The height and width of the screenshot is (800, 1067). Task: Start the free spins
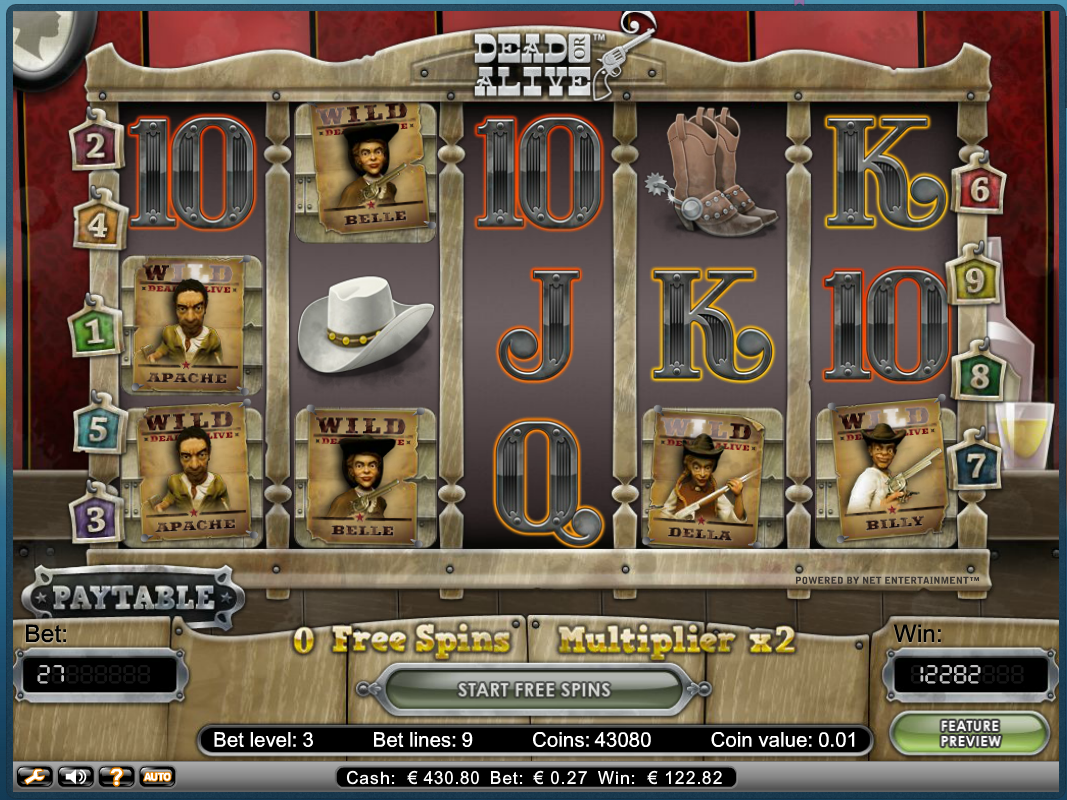(x=534, y=689)
